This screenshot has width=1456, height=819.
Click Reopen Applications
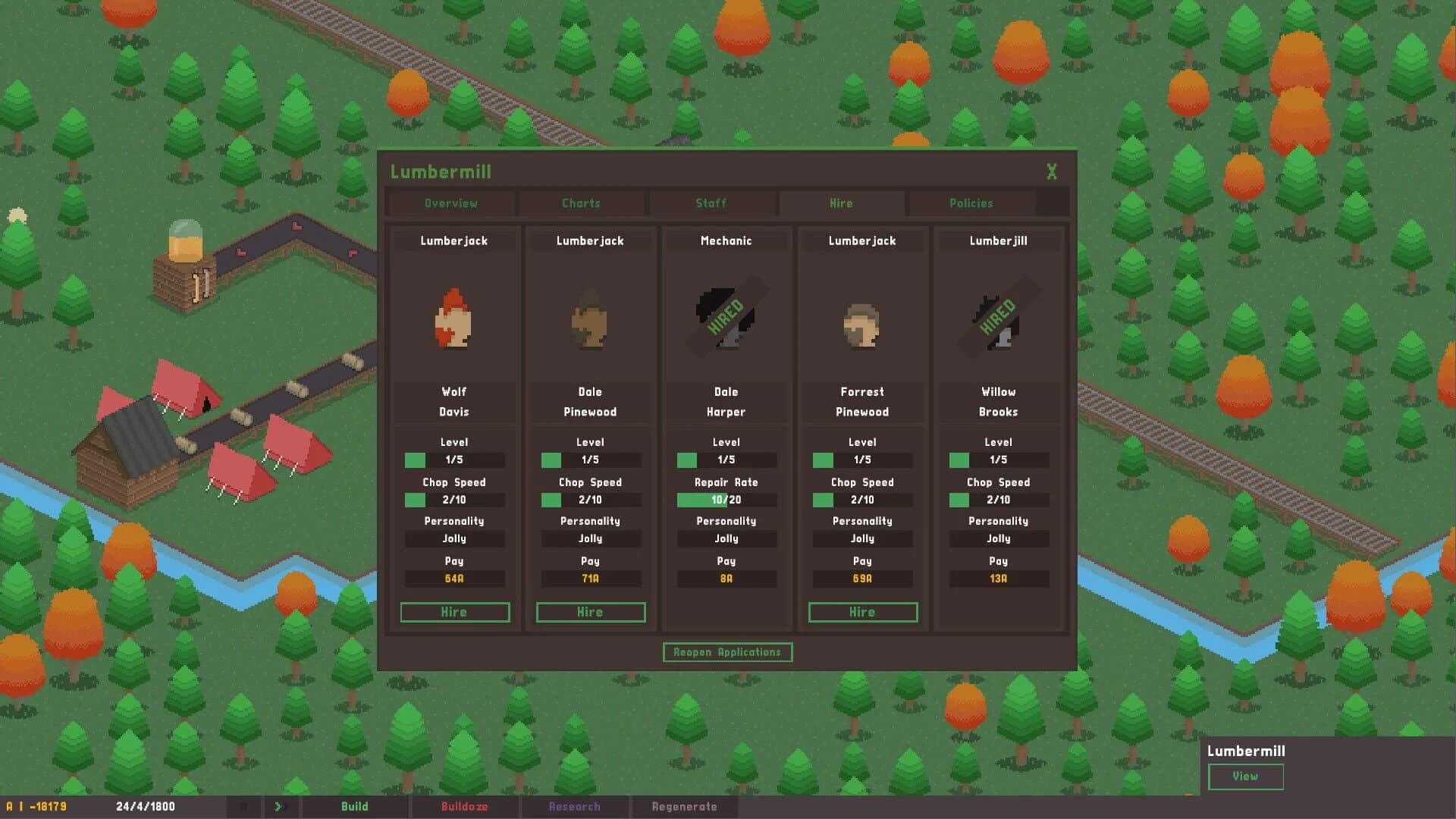click(x=726, y=652)
